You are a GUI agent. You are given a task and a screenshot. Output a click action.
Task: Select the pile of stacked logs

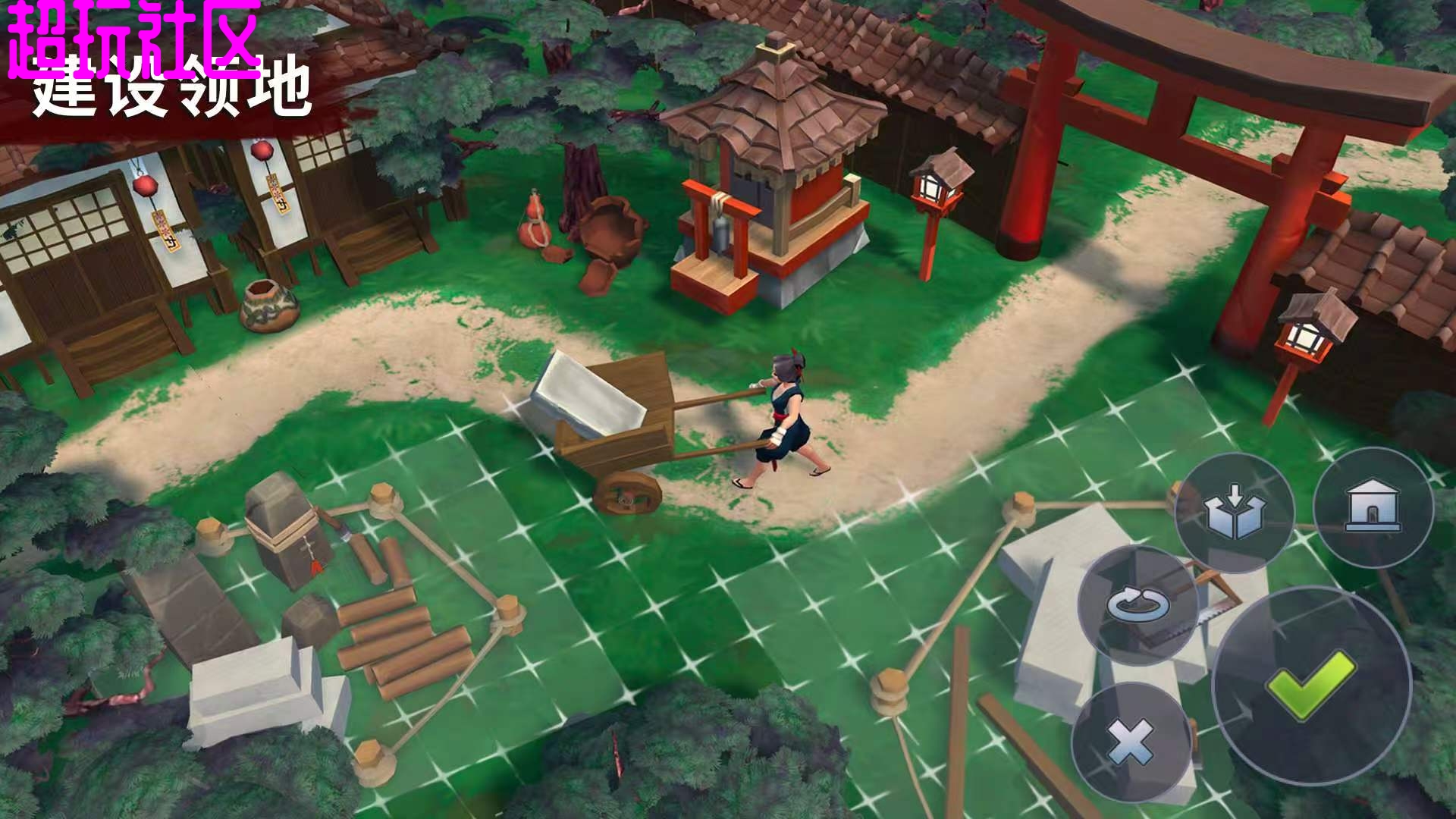click(398, 637)
